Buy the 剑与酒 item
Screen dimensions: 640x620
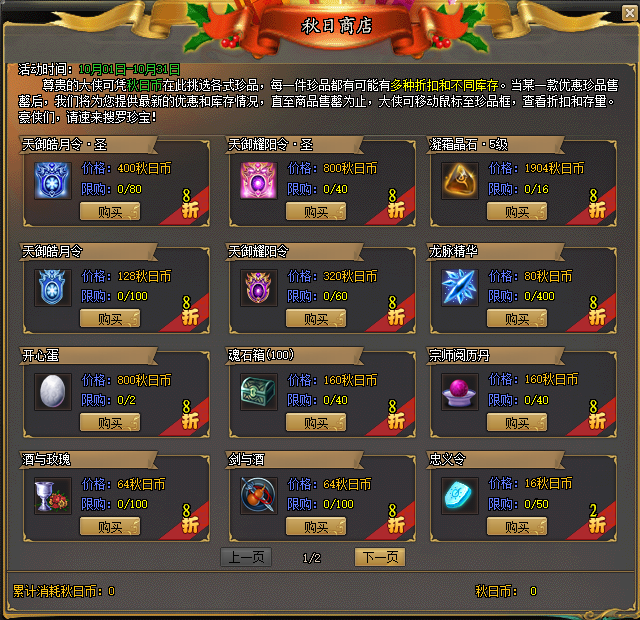[x=316, y=527]
